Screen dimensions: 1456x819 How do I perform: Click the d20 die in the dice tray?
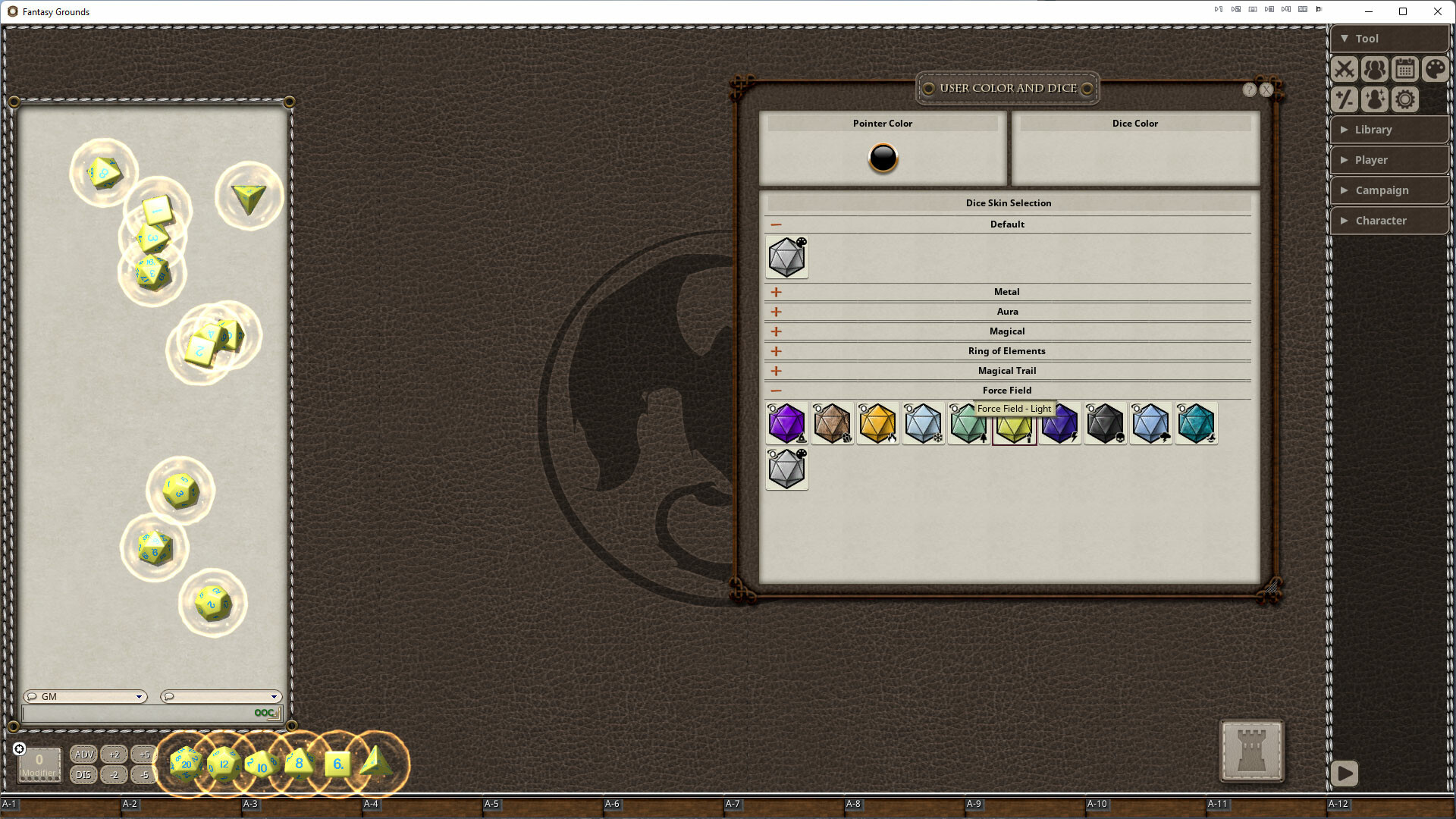(185, 764)
